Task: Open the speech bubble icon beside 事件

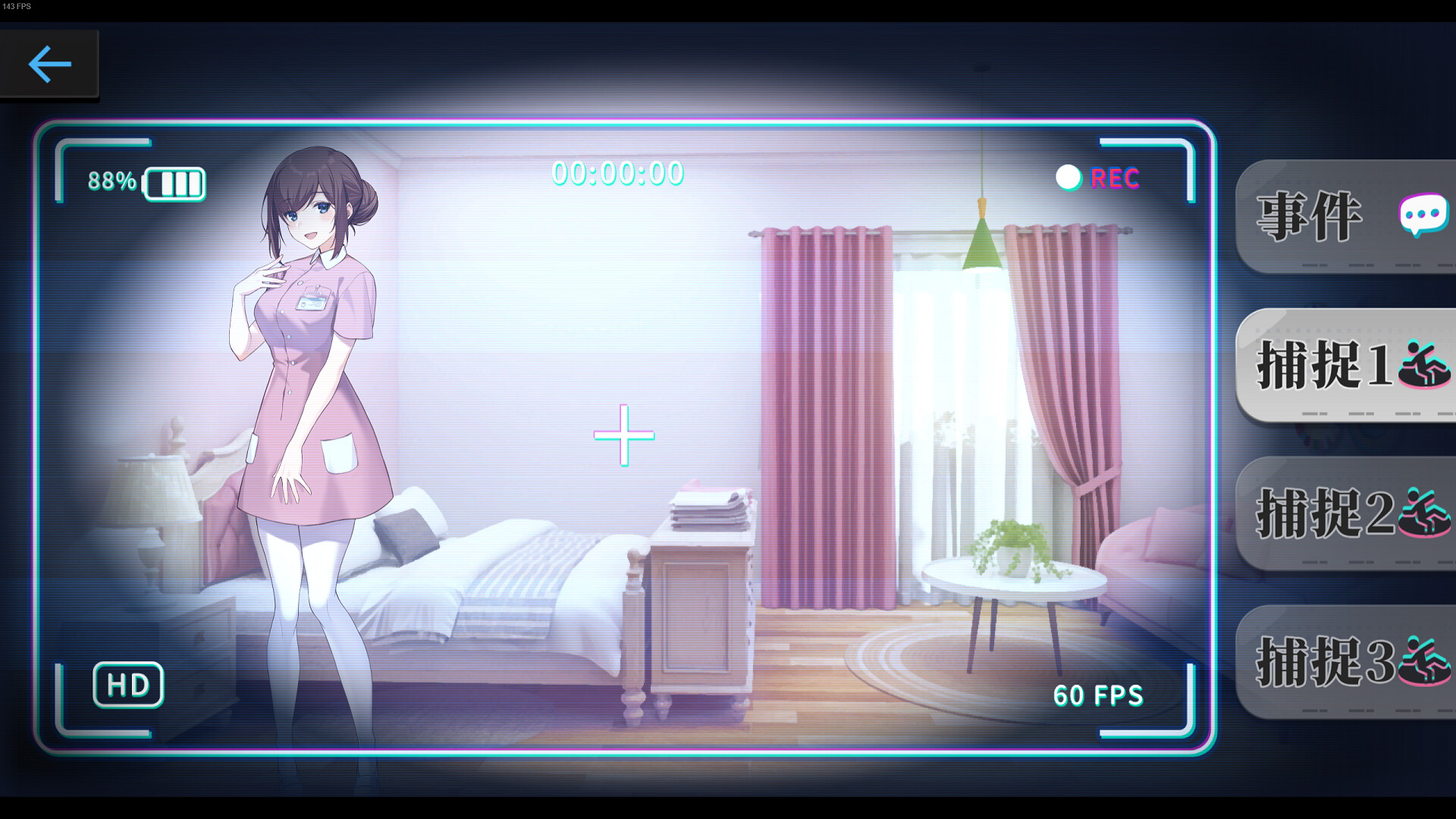Action: coord(1423,215)
